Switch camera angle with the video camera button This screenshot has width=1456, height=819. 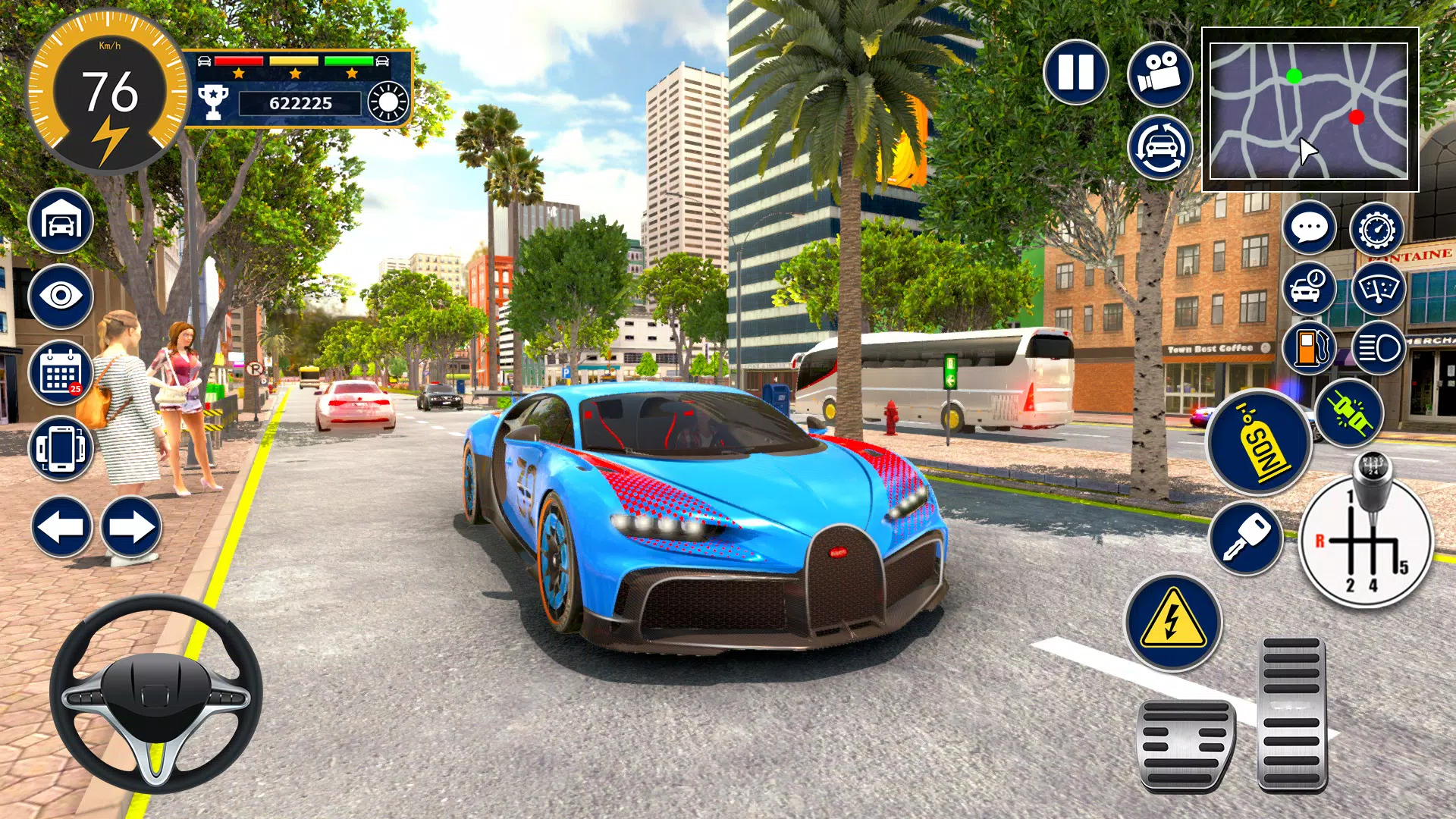pos(1161,74)
